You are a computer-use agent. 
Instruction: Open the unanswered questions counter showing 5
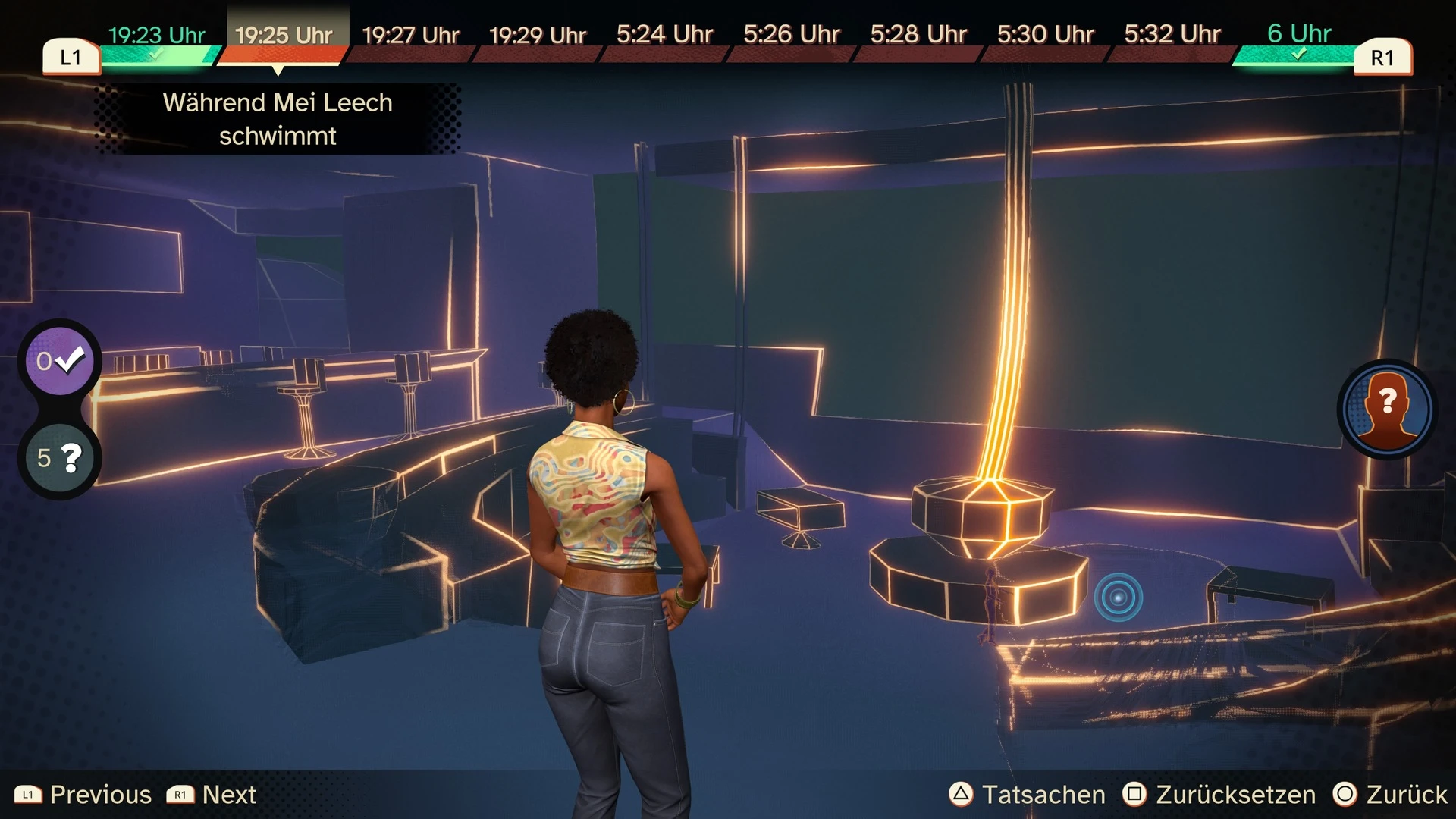pyautogui.click(x=60, y=457)
